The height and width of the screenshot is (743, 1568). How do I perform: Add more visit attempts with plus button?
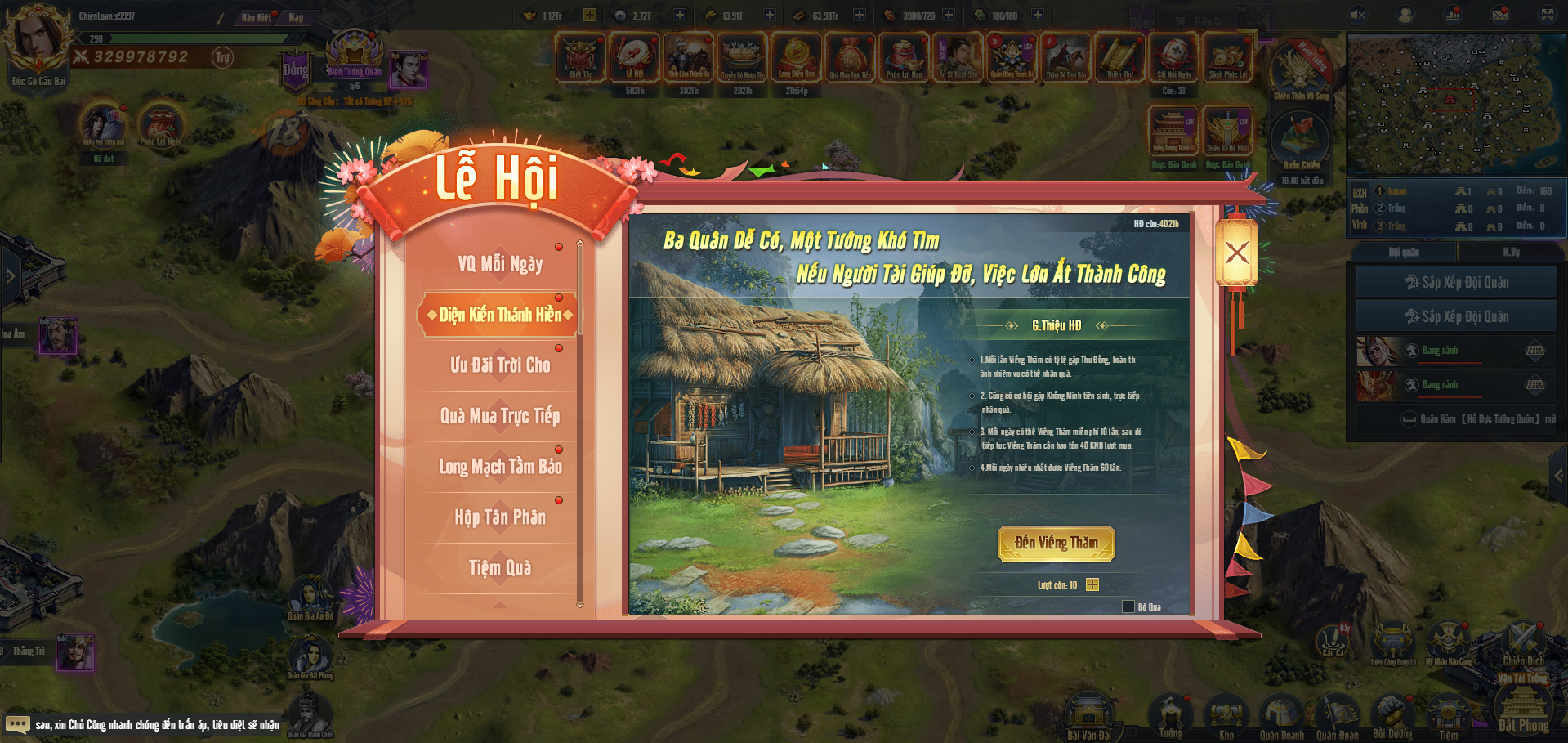point(1092,584)
